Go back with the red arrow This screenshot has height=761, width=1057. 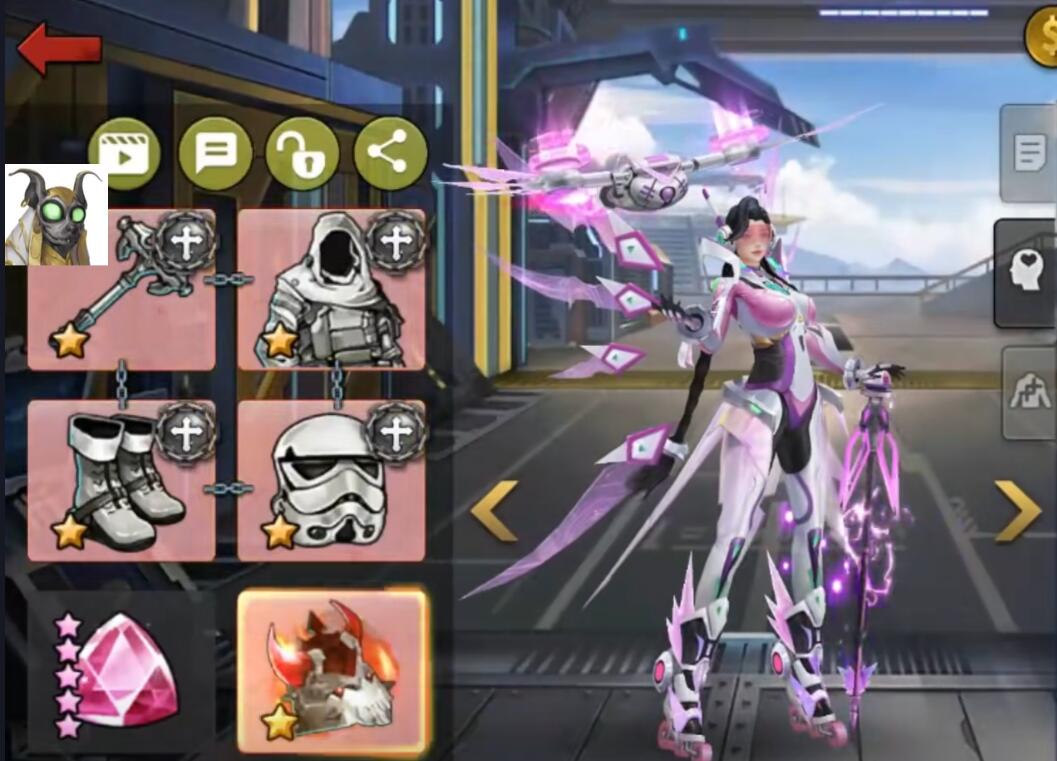[60, 50]
